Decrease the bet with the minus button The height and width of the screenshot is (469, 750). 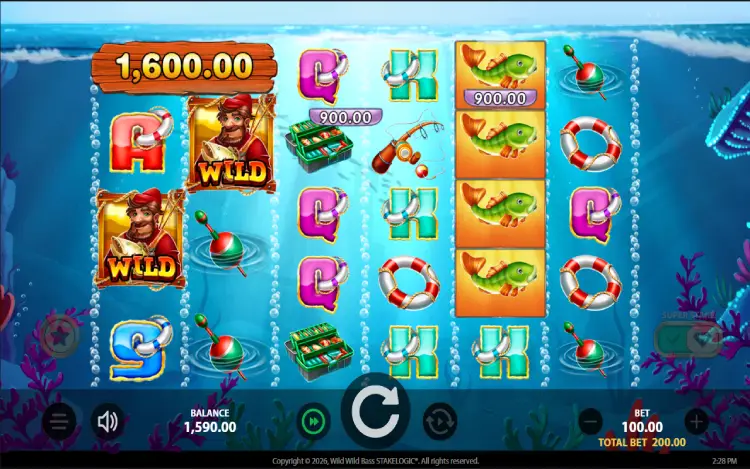point(590,421)
